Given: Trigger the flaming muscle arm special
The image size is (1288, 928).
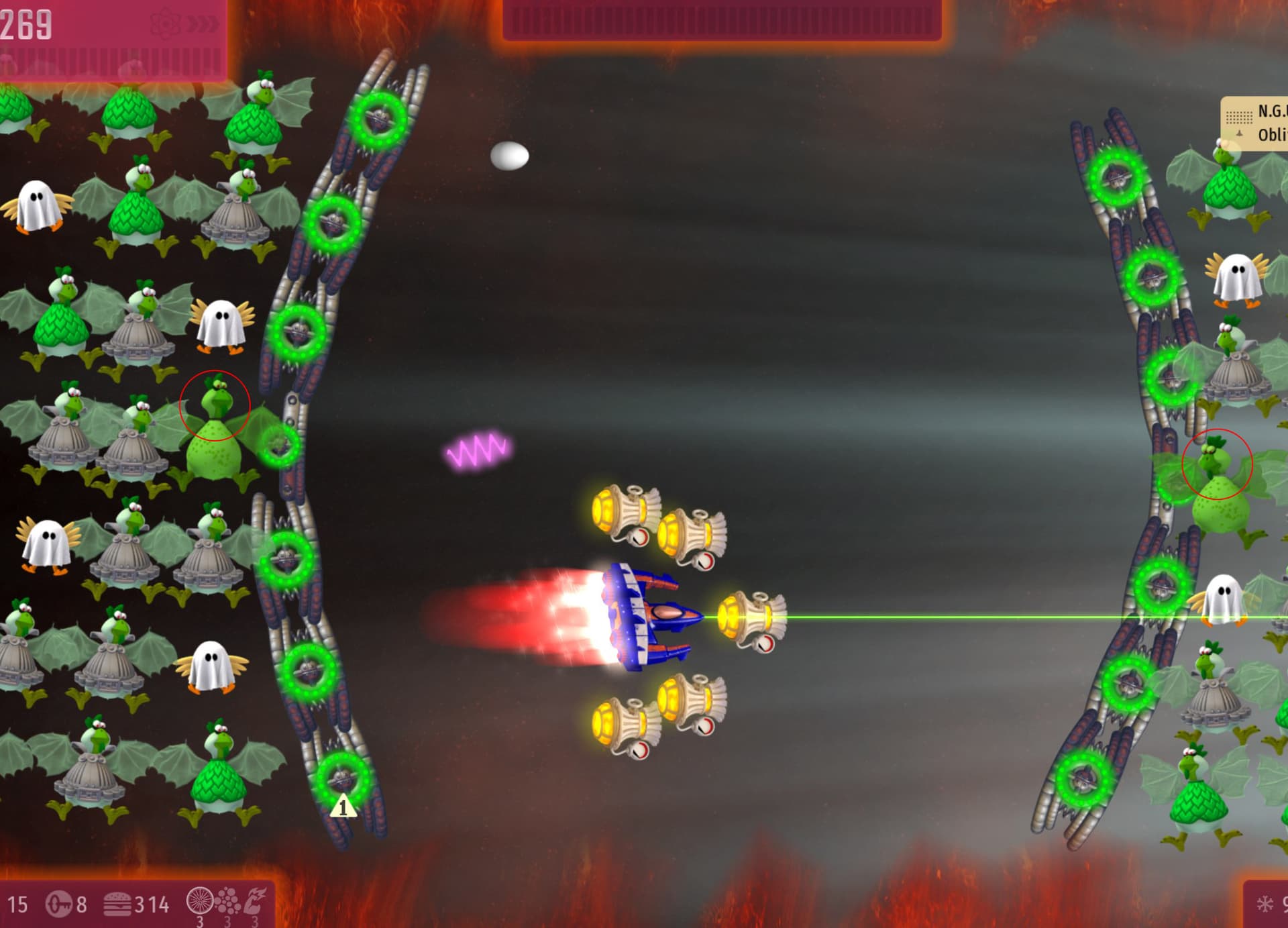Looking at the screenshot, I should [x=256, y=901].
